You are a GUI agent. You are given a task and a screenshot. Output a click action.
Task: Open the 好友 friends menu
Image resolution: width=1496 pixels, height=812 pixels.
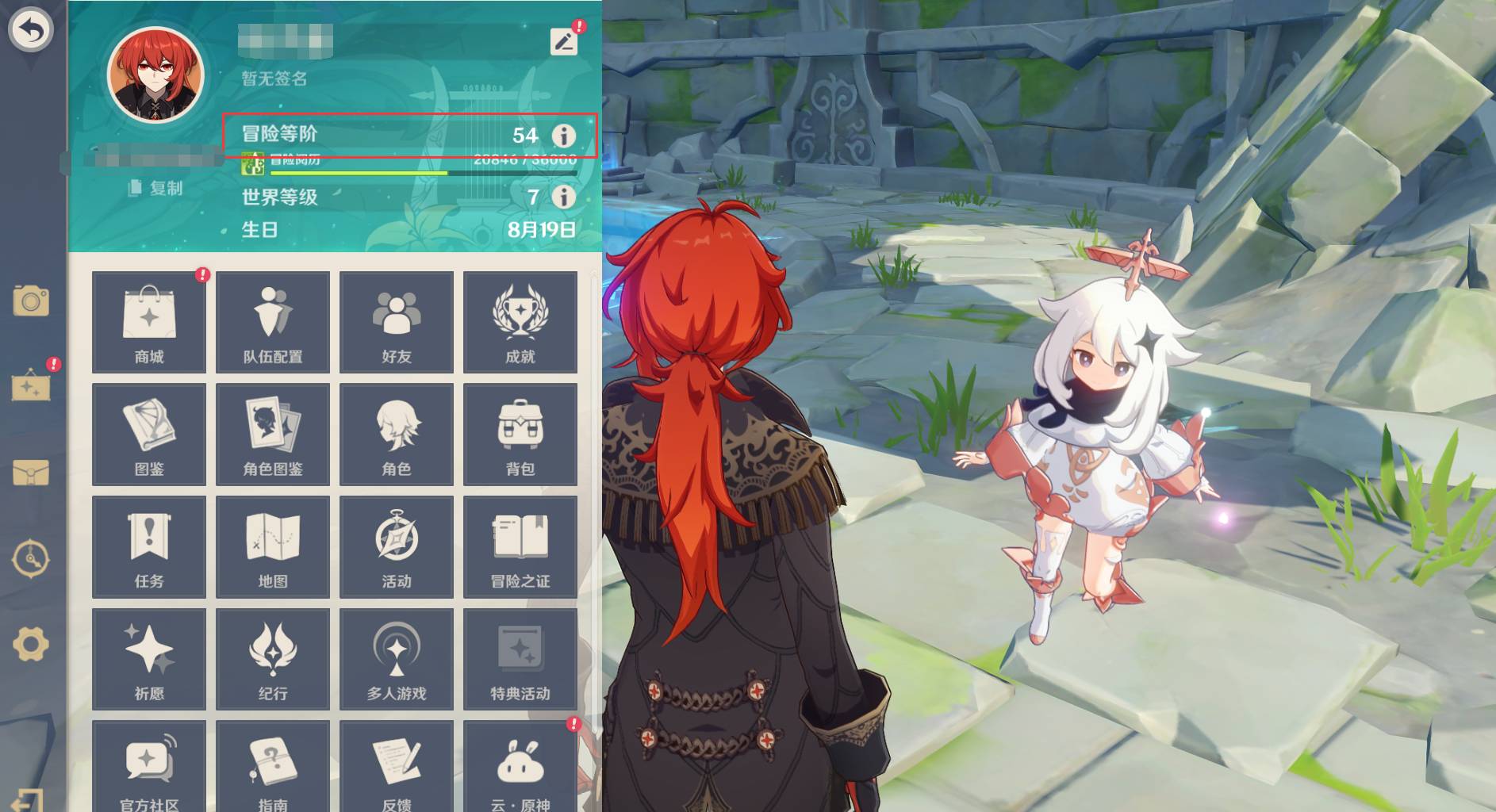(397, 322)
